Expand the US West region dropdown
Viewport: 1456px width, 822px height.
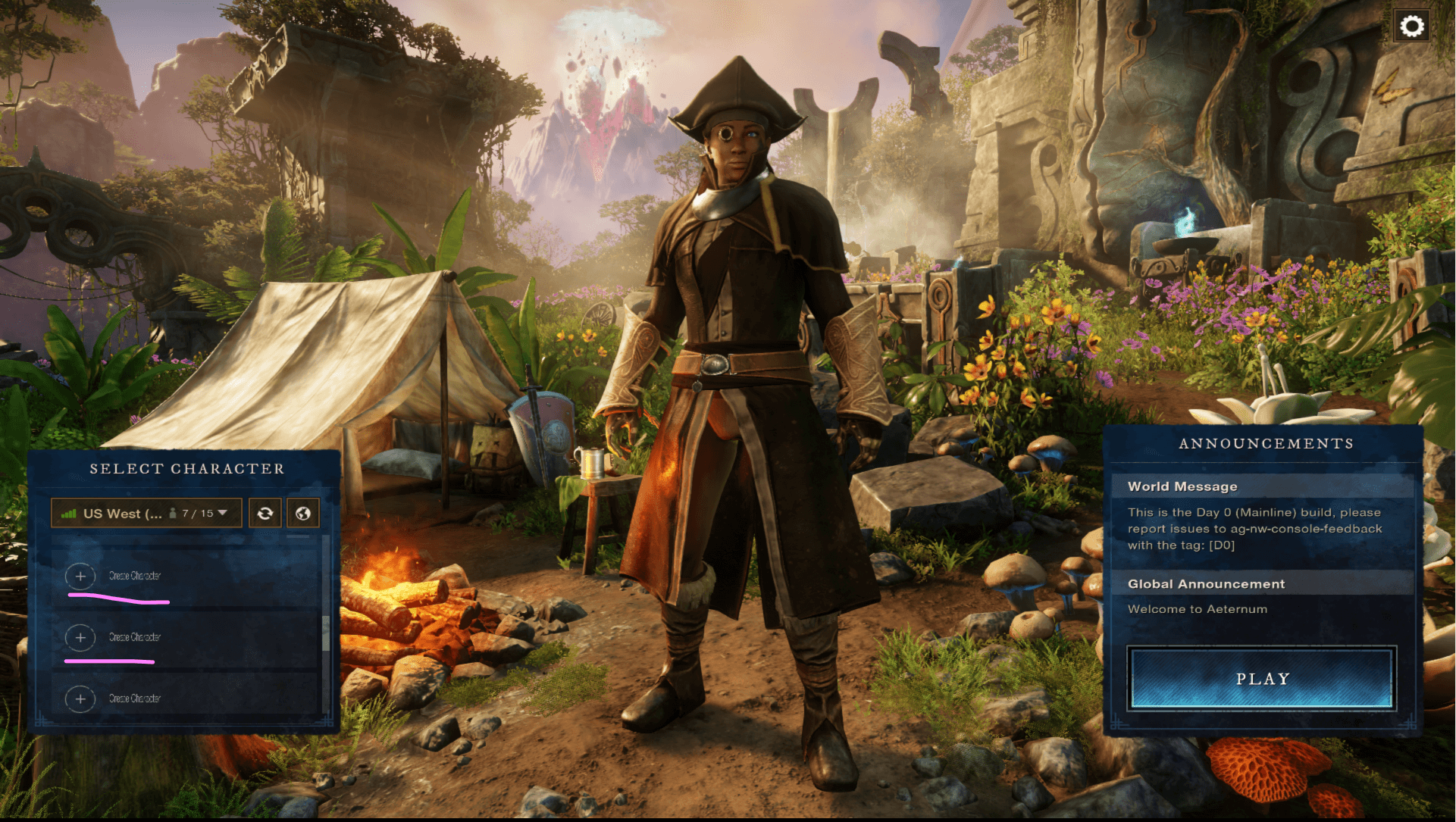click(146, 514)
